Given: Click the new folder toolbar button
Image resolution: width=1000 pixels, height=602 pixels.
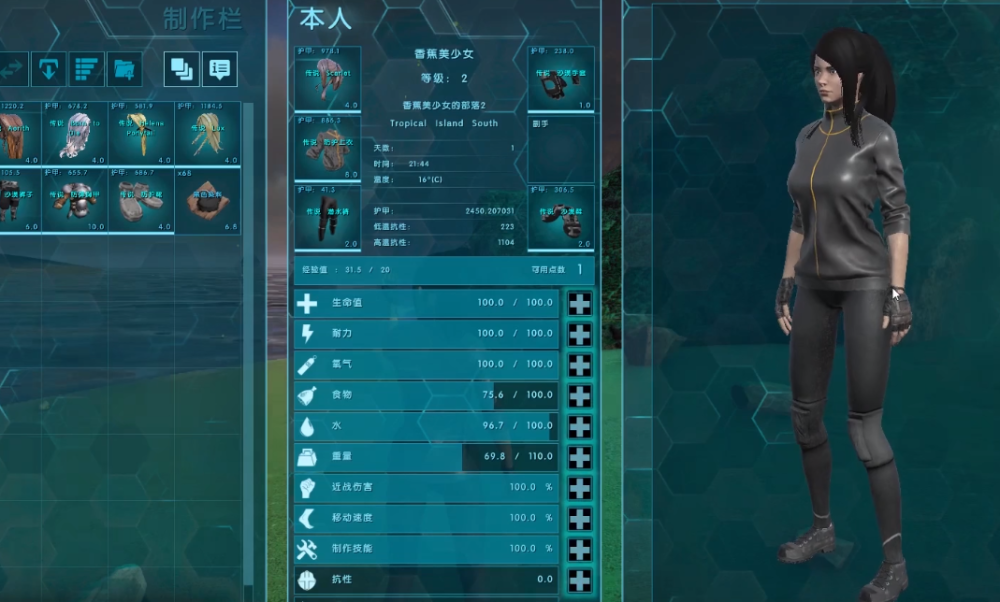Looking at the screenshot, I should (x=125, y=69).
